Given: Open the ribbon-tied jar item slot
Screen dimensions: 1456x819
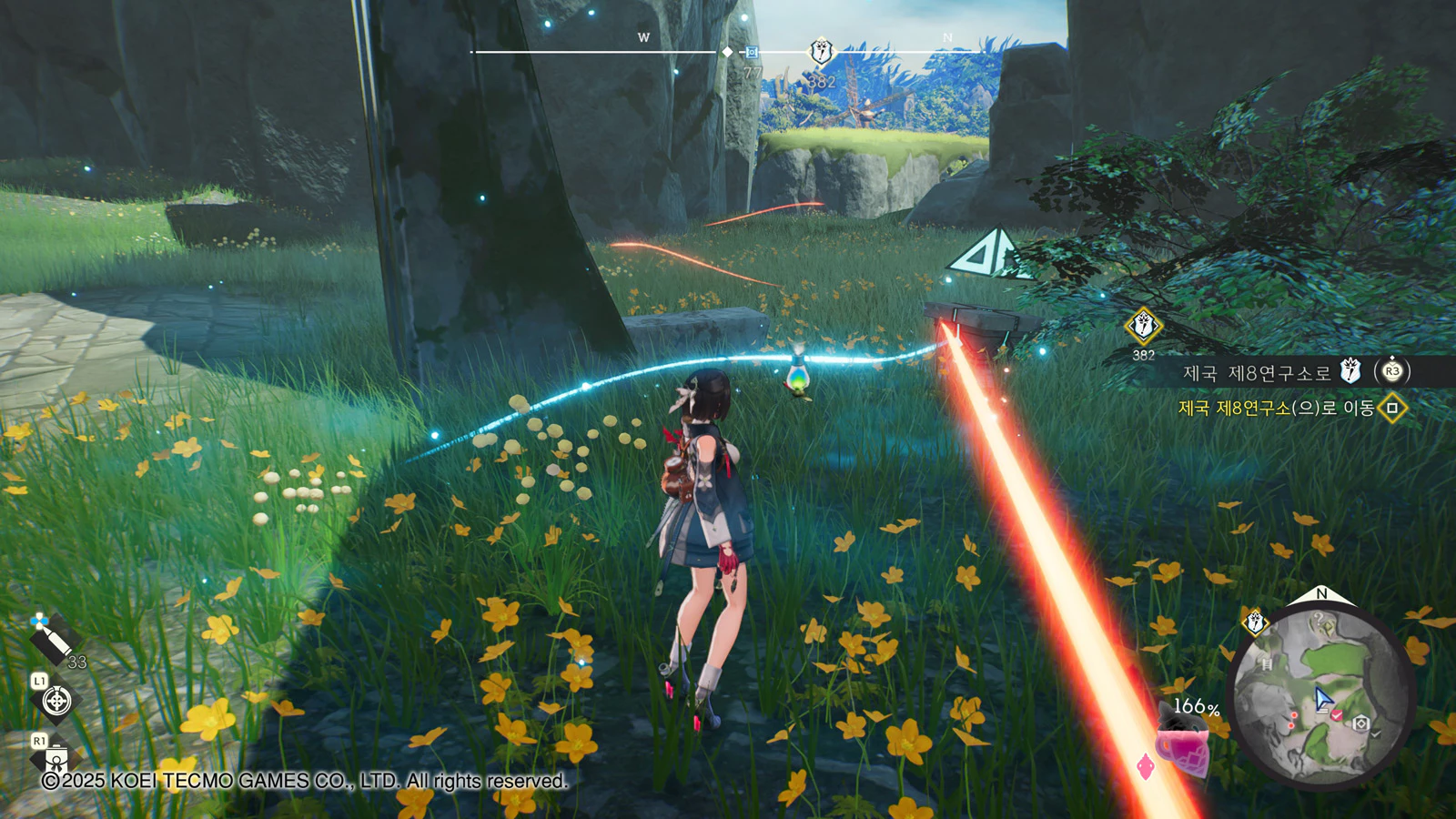Looking at the screenshot, I should coord(56,757).
